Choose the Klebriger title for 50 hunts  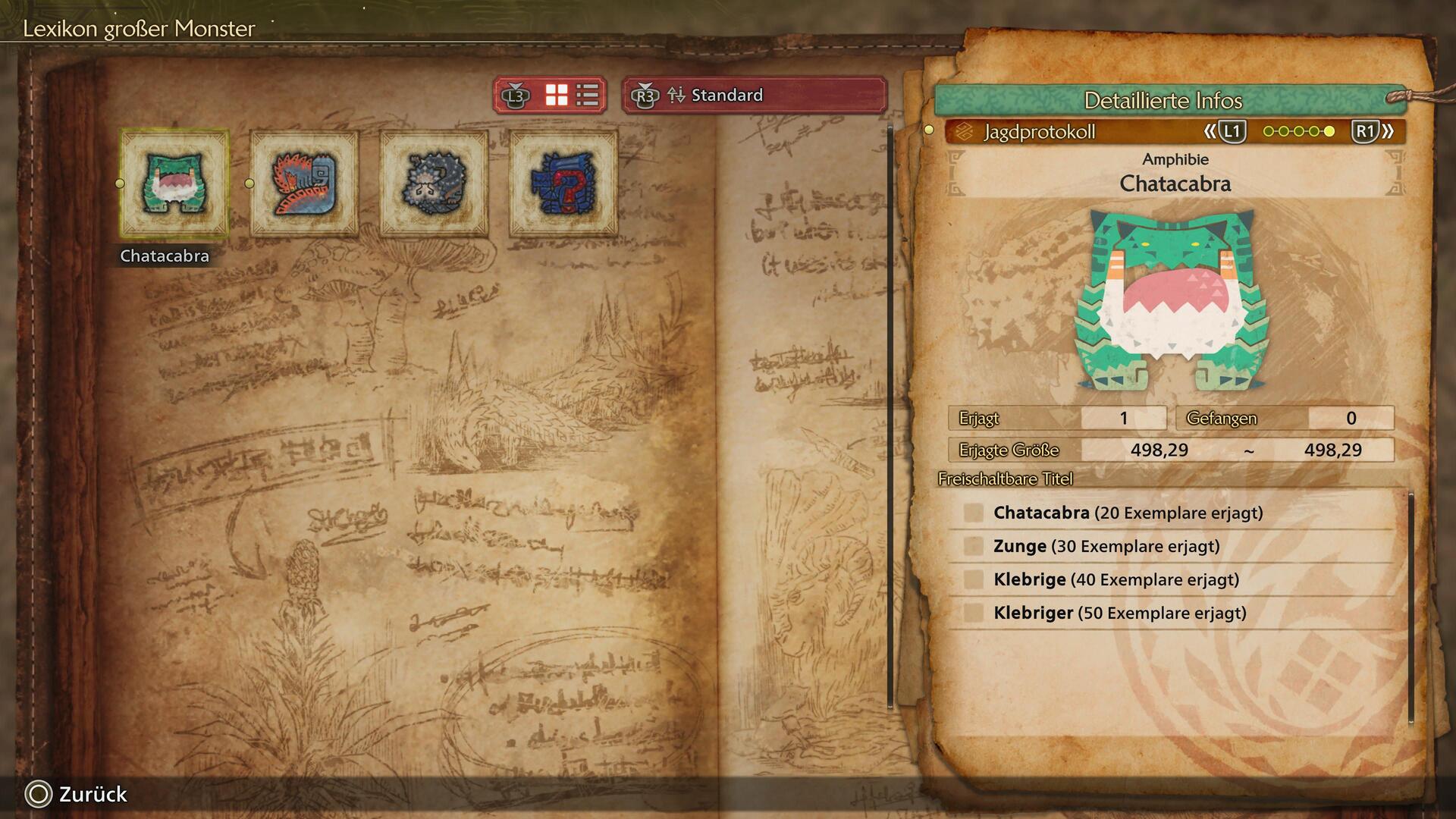pyautogui.click(x=1119, y=613)
